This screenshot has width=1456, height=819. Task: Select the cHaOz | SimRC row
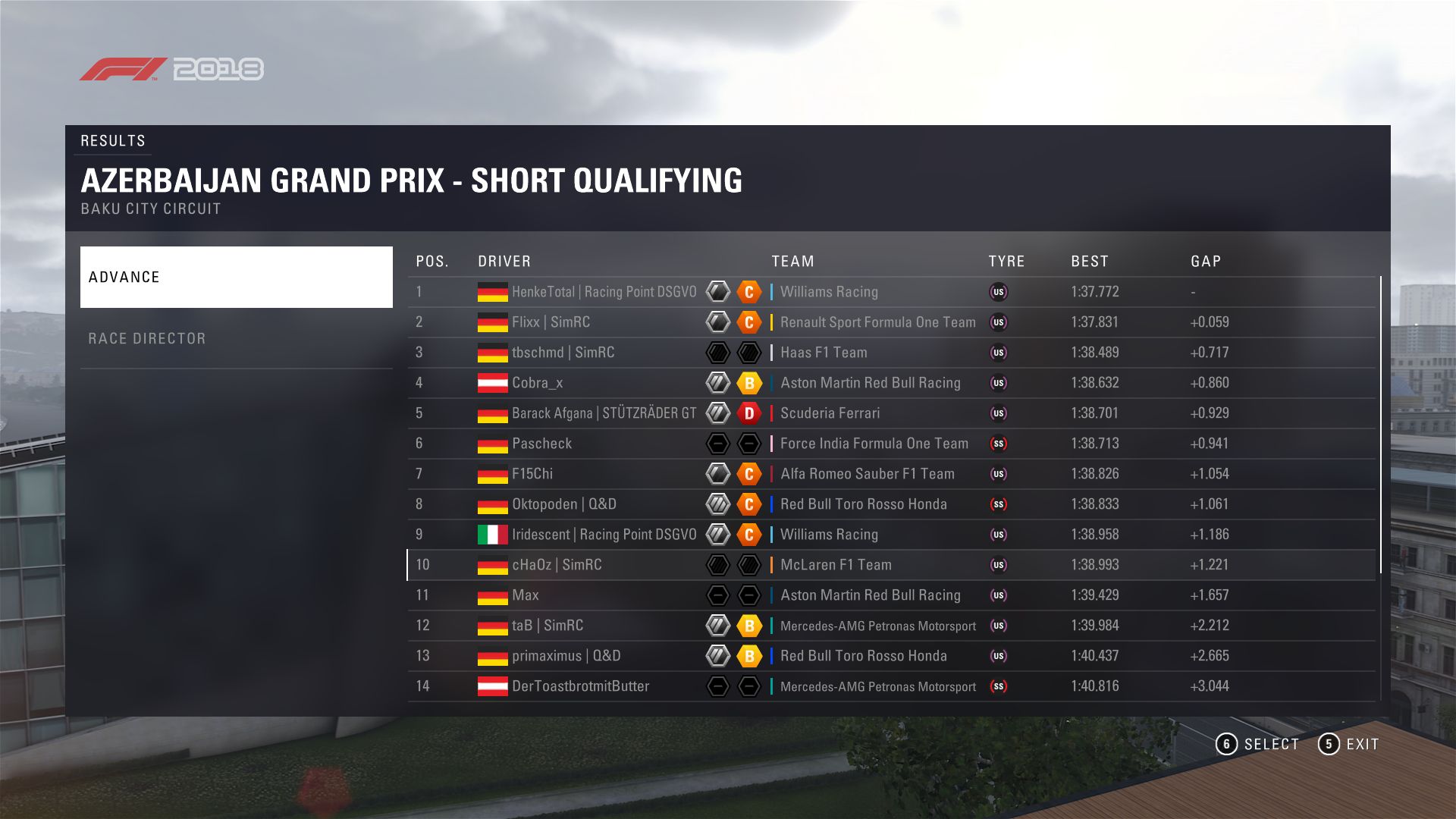click(x=557, y=565)
